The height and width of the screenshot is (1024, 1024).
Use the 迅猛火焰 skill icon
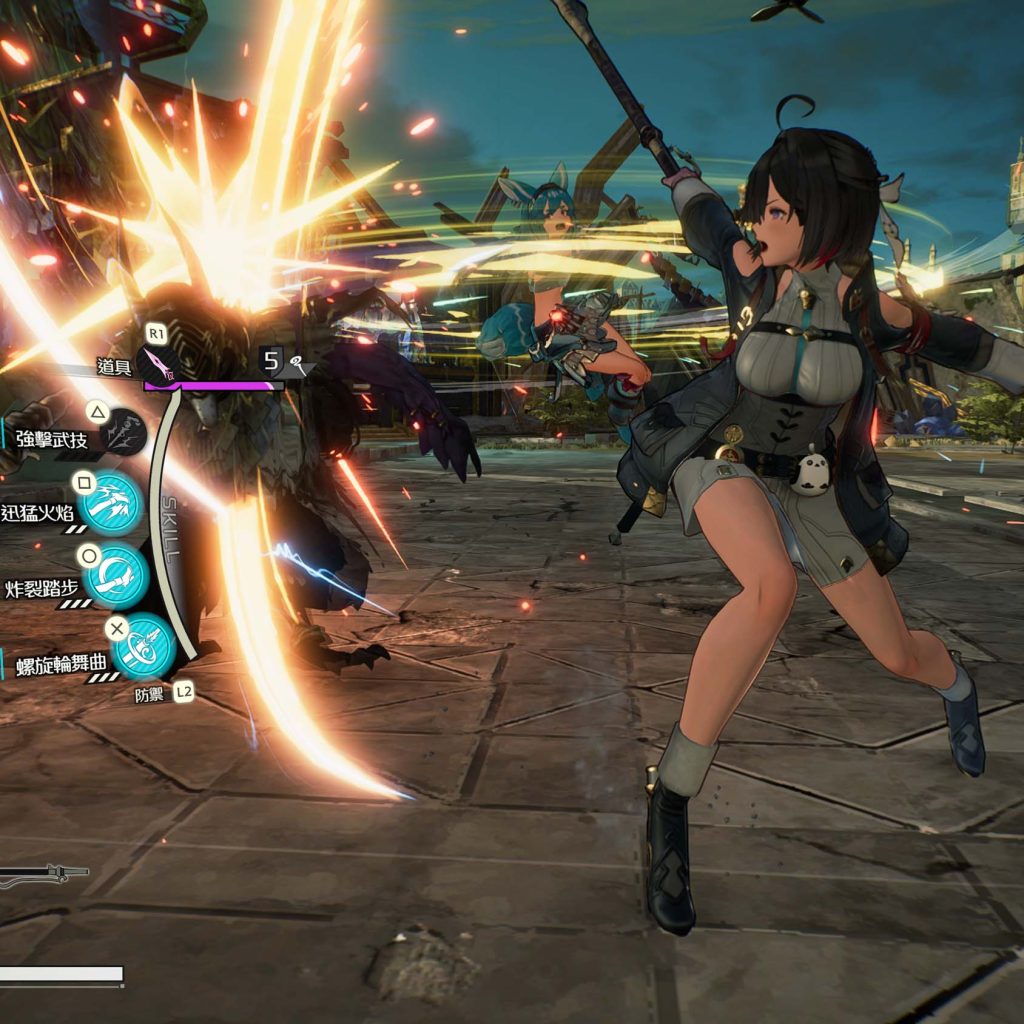[111, 503]
